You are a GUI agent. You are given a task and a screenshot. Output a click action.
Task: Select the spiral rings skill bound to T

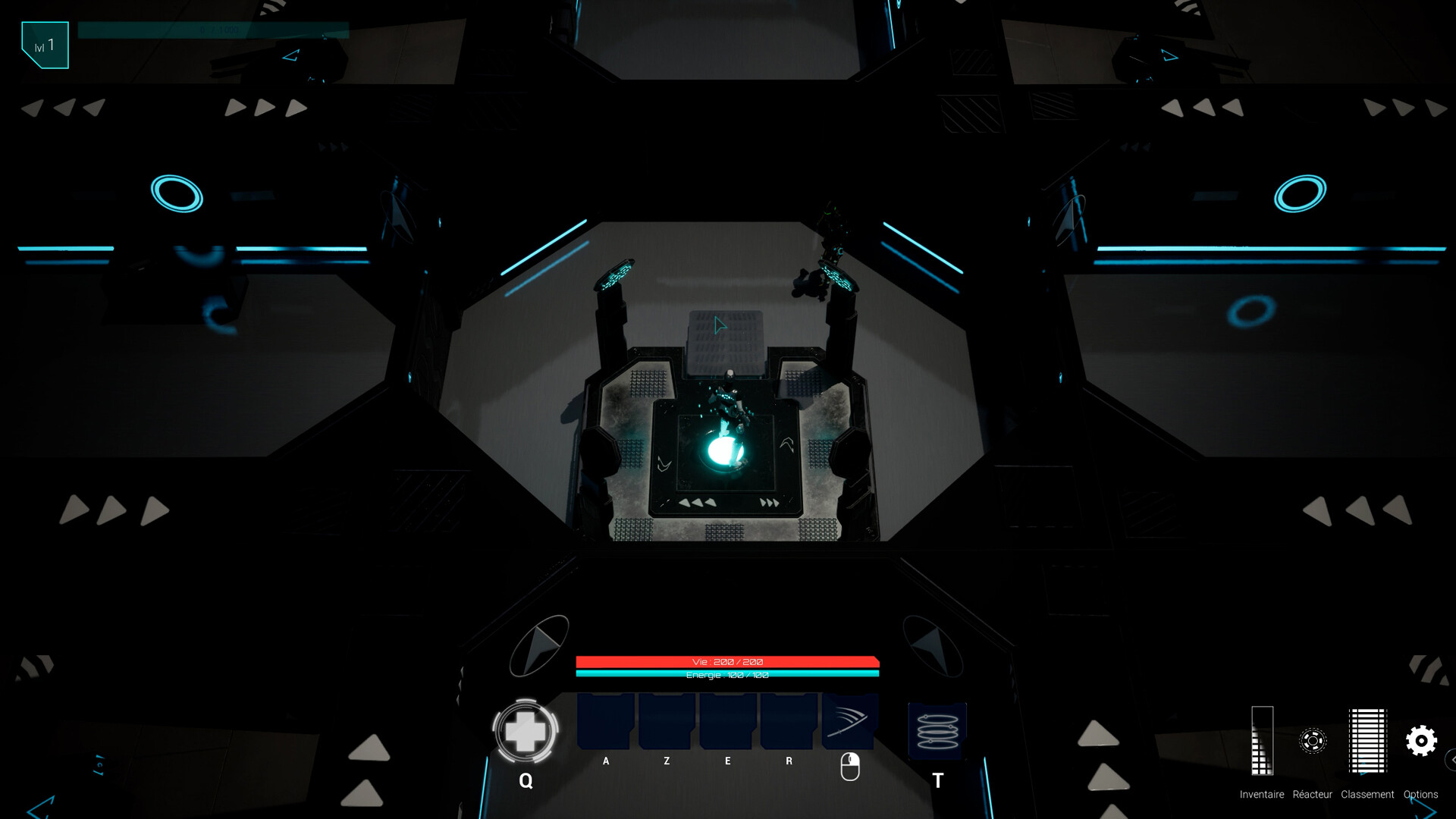click(937, 730)
